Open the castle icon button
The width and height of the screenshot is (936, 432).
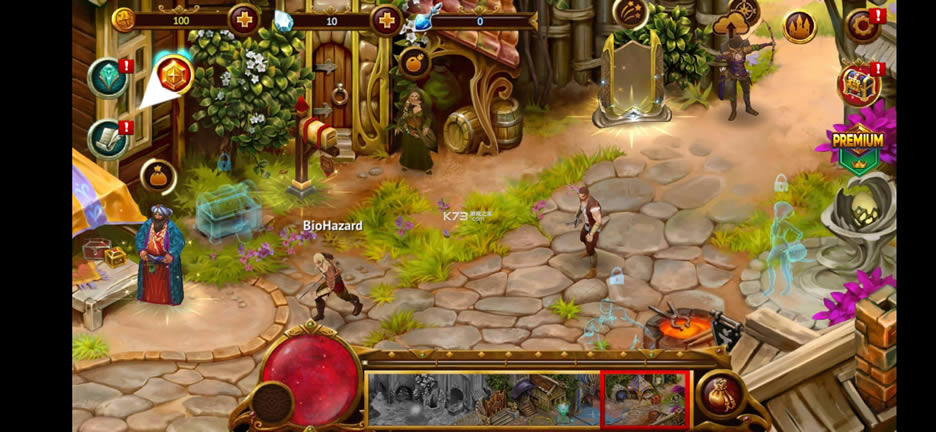799,26
